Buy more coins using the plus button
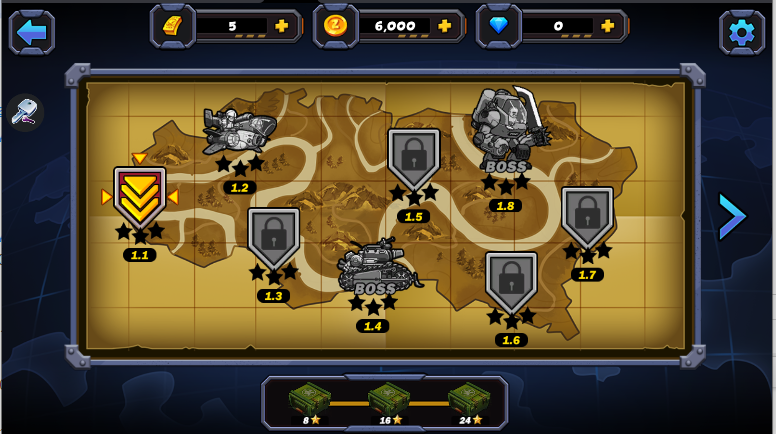The width and height of the screenshot is (776, 434). [445, 26]
